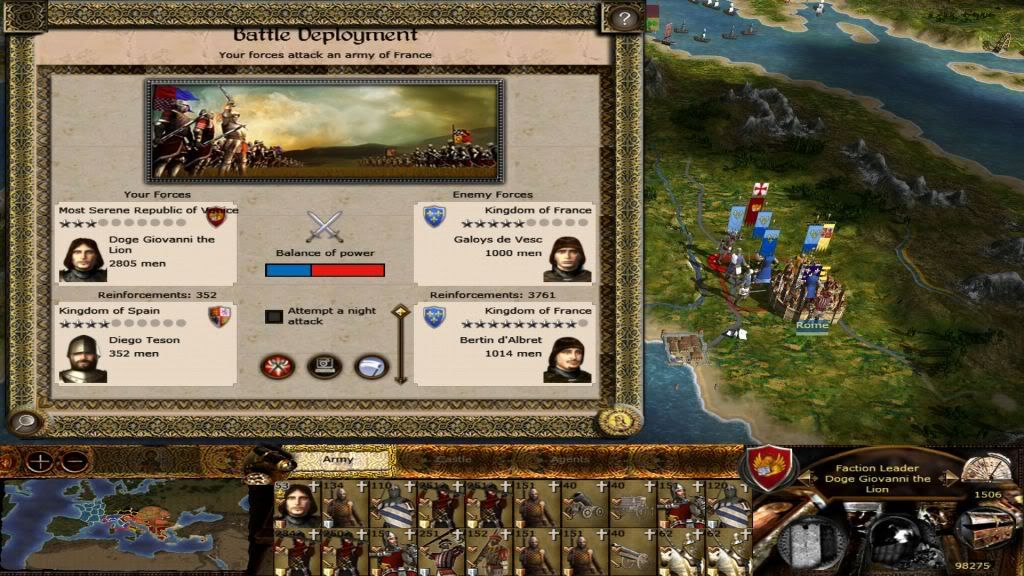This screenshot has height=576, width=1024.
Task: Select Doge Giovanni the Lion's army panel
Action: click(147, 243)
